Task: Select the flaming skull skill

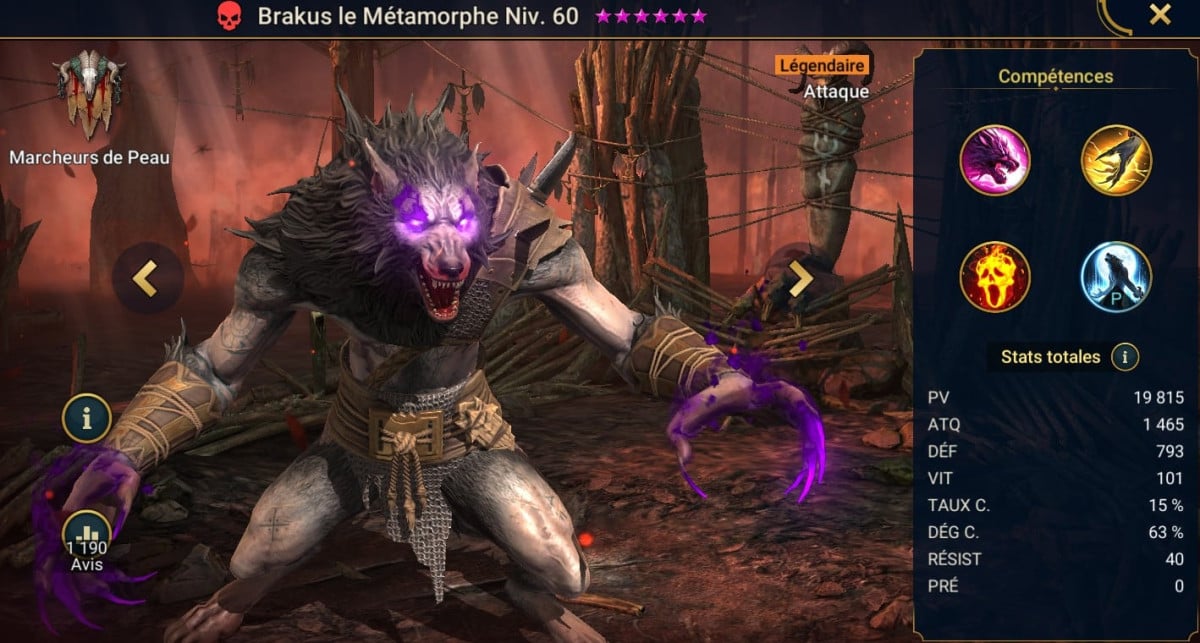Action: (x=995, y=276)
